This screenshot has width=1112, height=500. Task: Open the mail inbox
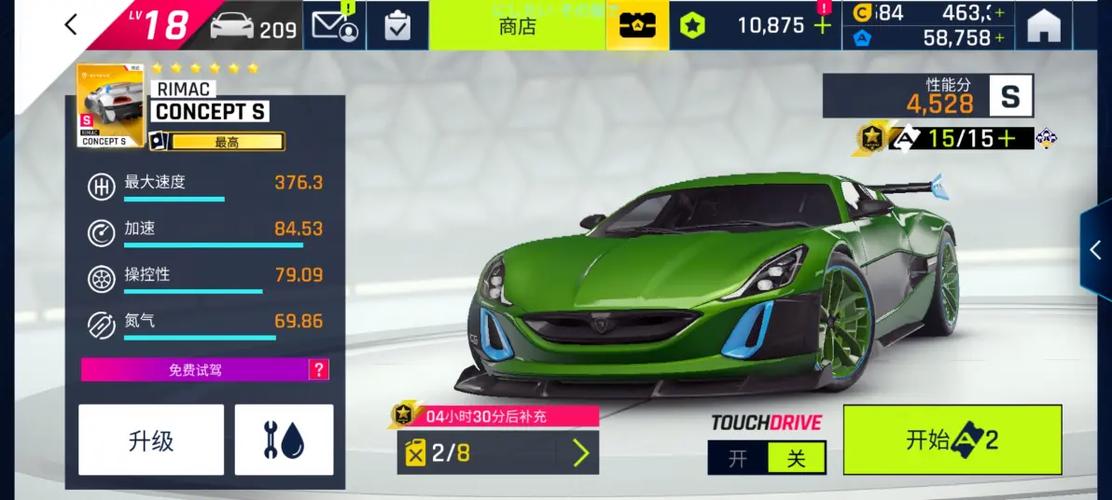tap(335, 26)
